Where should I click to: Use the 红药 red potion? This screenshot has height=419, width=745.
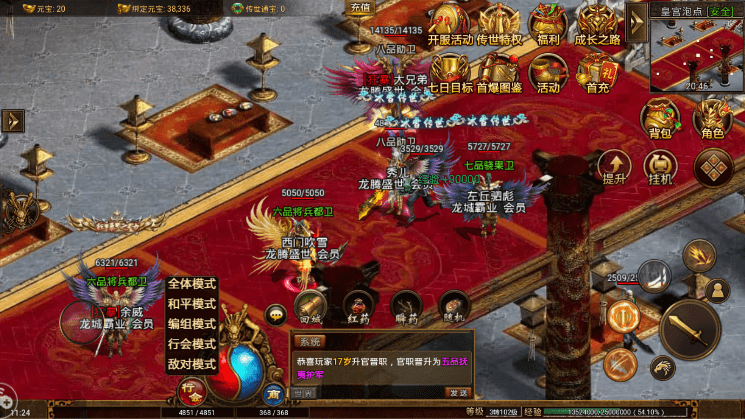point(358,307)
